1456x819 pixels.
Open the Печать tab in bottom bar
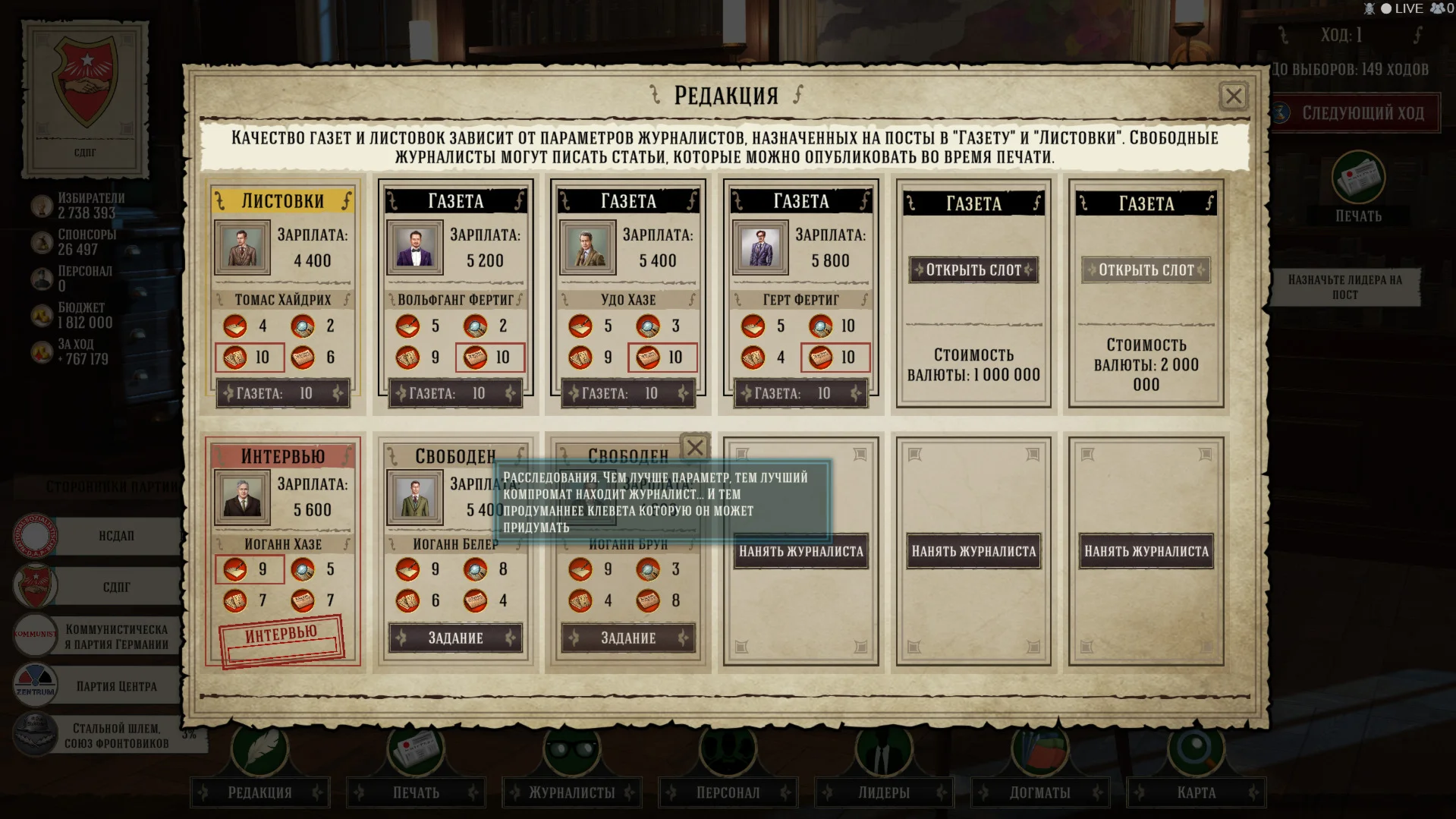[416, 792]
